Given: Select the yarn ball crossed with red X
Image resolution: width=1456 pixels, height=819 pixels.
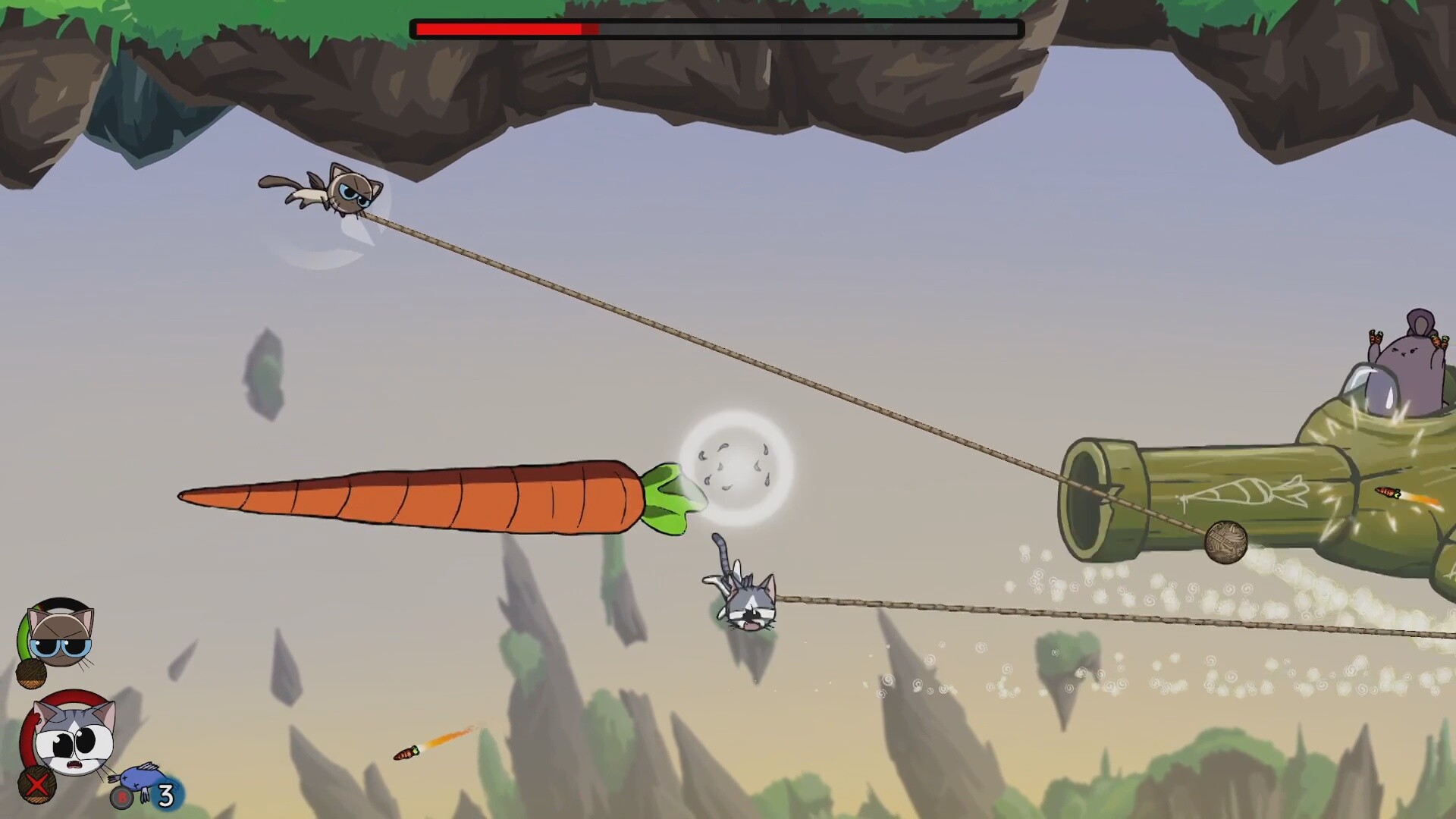Looking at the screenshot, I should pyautogui.click(x=35, y=786).
